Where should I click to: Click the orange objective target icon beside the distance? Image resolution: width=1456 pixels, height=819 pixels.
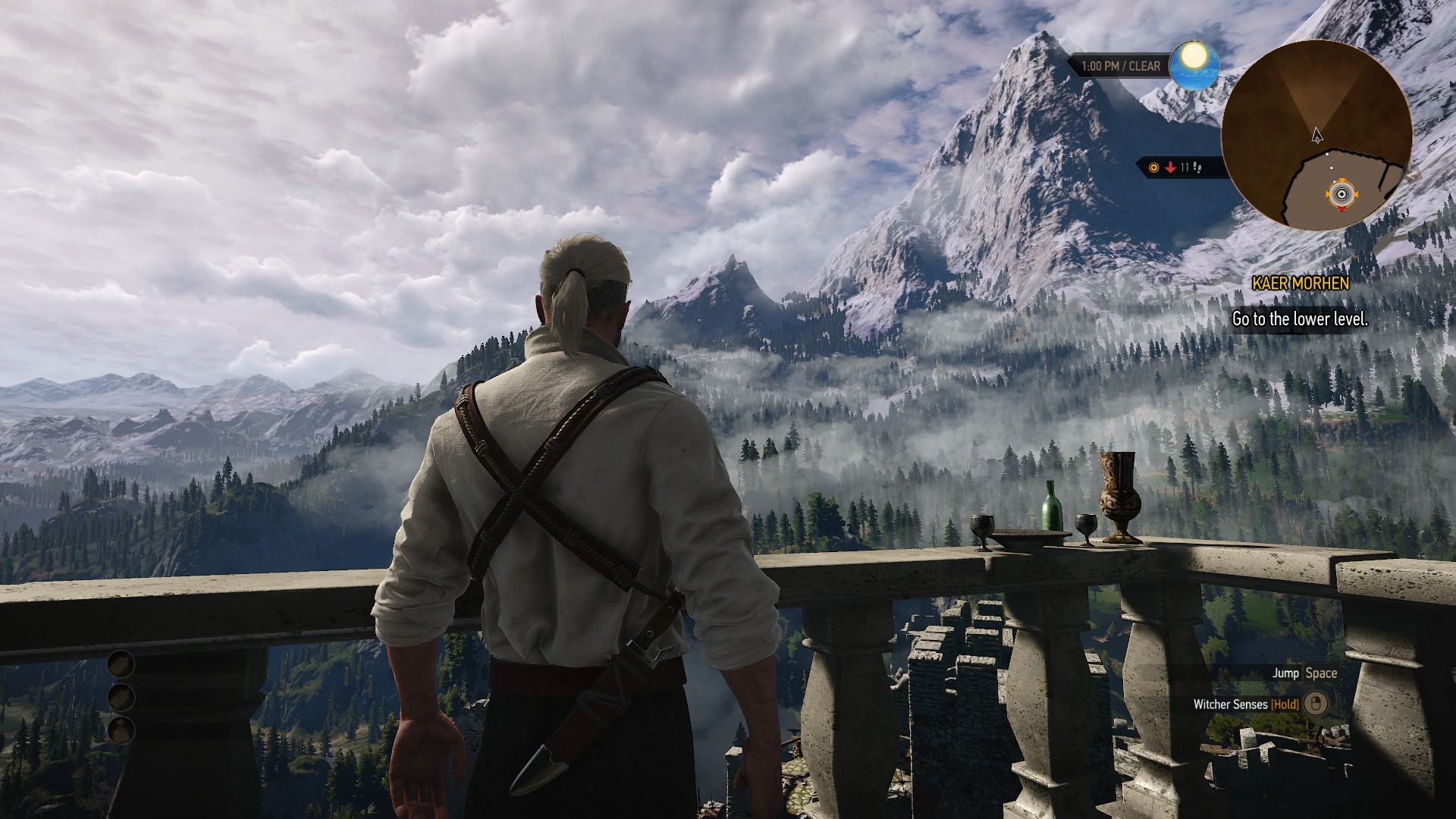click(x=1154, y=168)
